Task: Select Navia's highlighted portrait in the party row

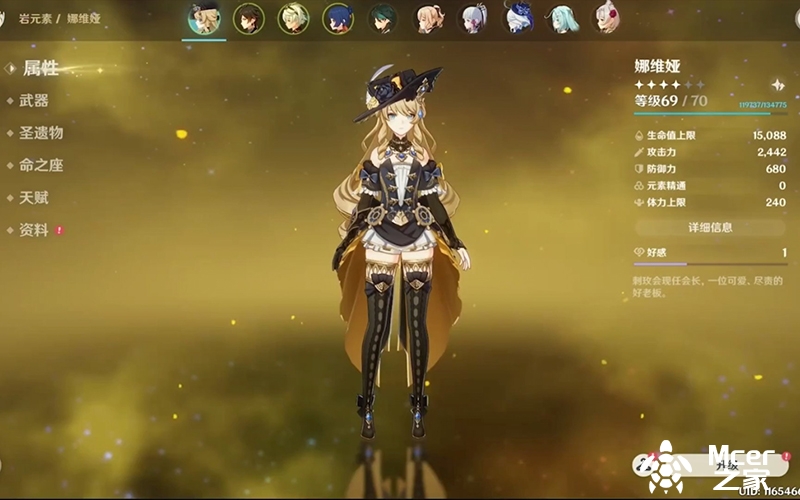Action: point(203,18)
